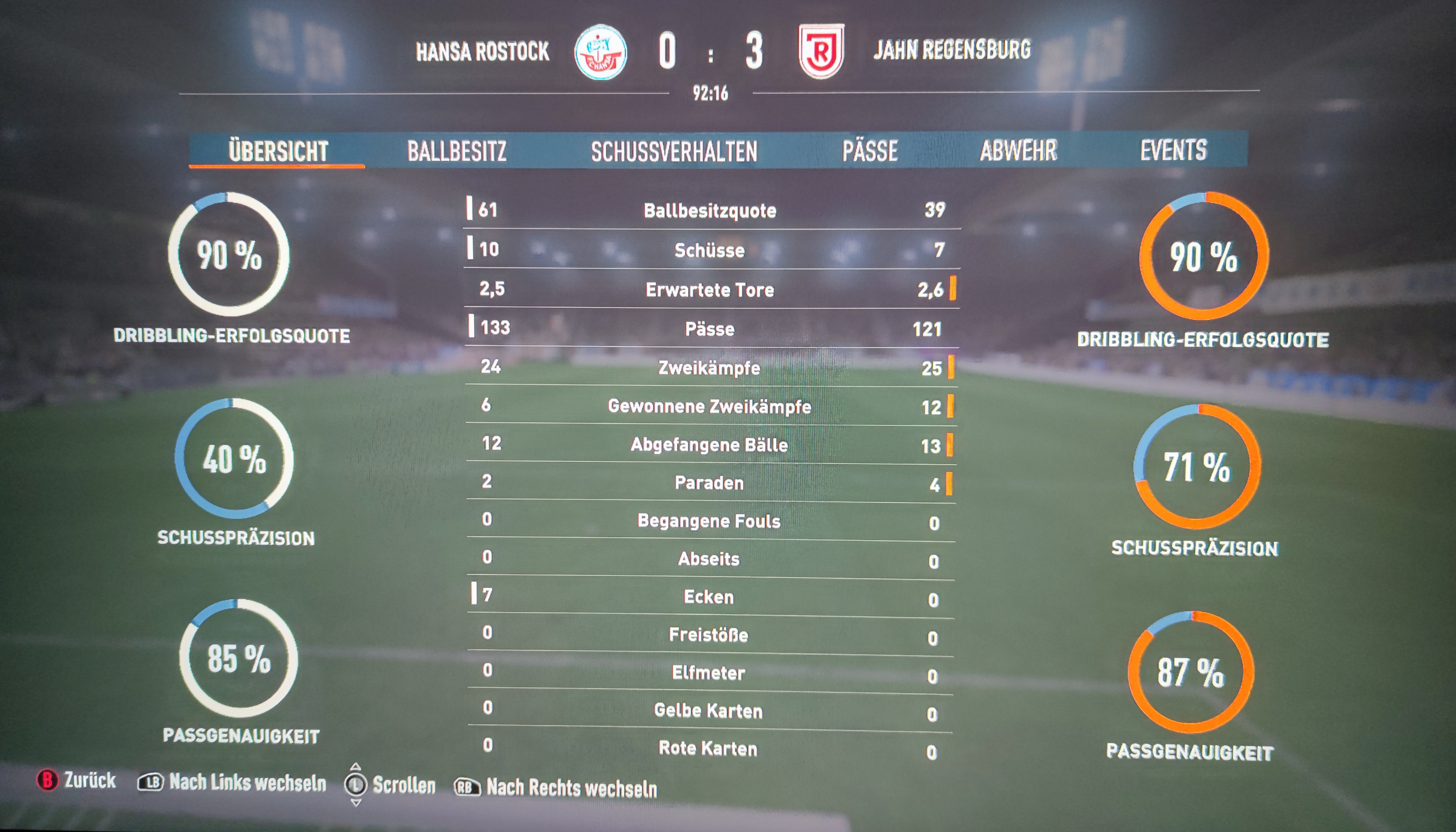The width and height of the screenshot is (1456, 832).
Task: Go to the Abwehr tab
Action: pos(1018,150)
